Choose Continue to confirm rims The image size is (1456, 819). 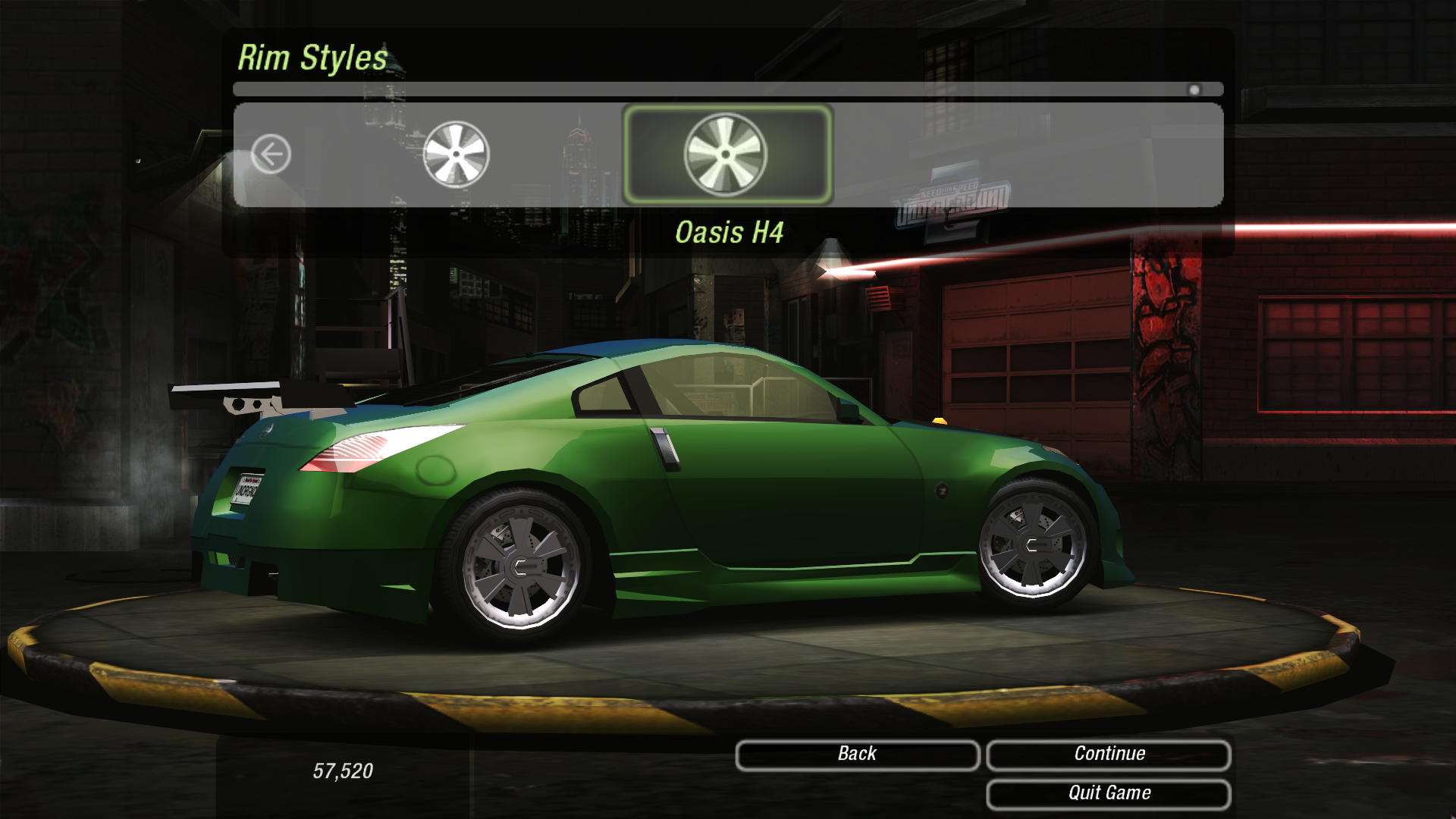point(1108,755)
